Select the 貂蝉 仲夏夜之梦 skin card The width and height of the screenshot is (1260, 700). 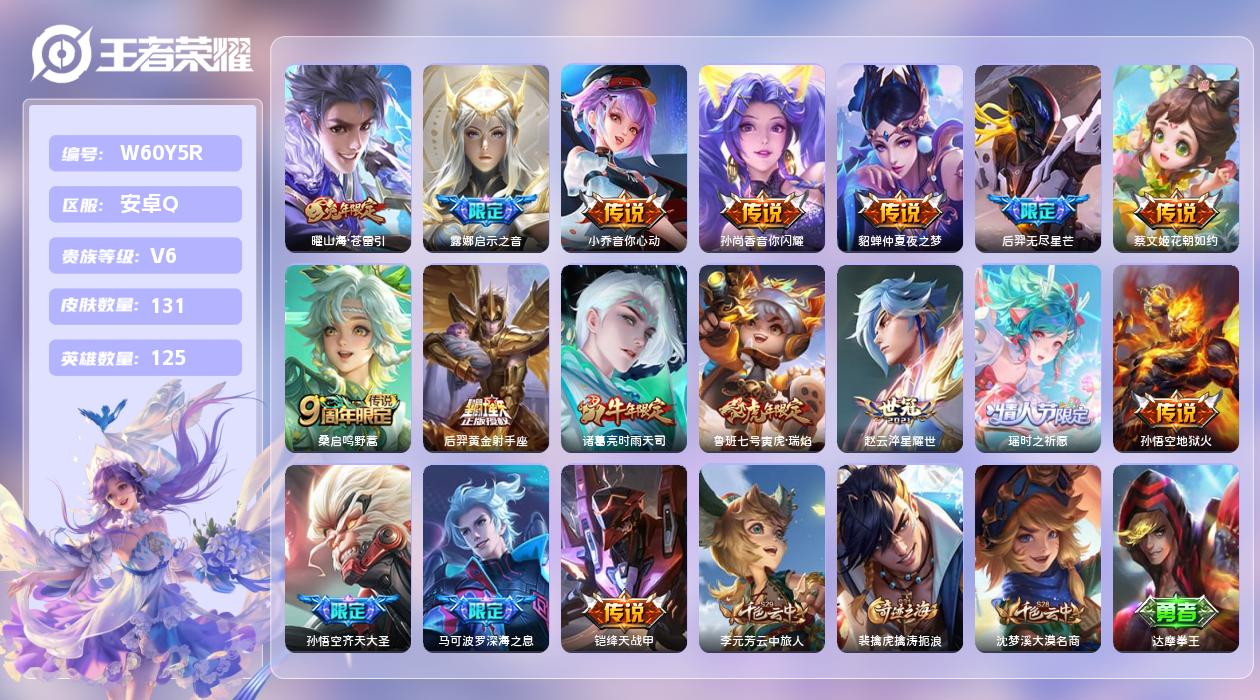900,158
